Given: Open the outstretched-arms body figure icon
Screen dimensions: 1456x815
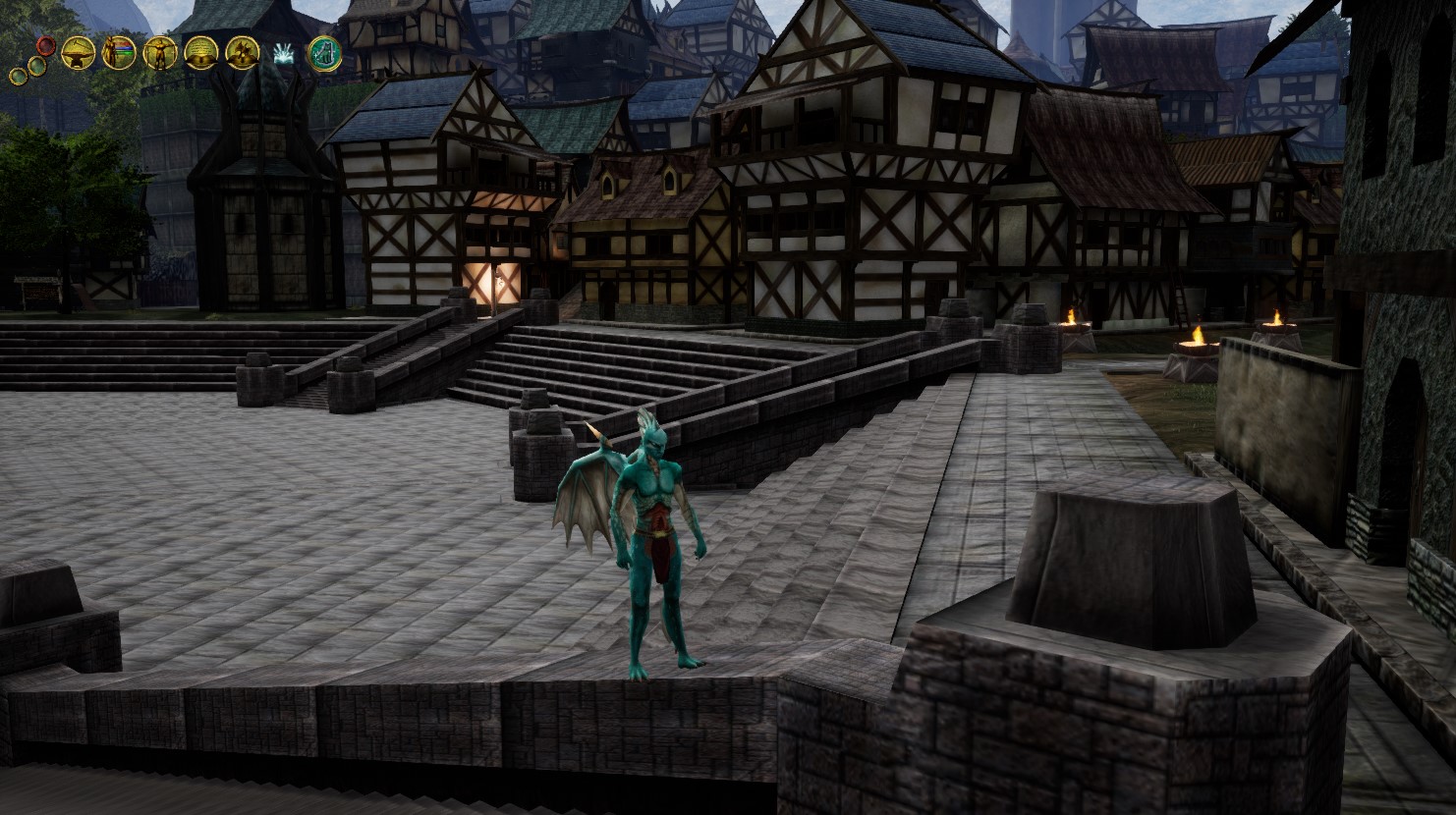Looking at the screenshot, I should pyautogui.click(x=159, y=52).
